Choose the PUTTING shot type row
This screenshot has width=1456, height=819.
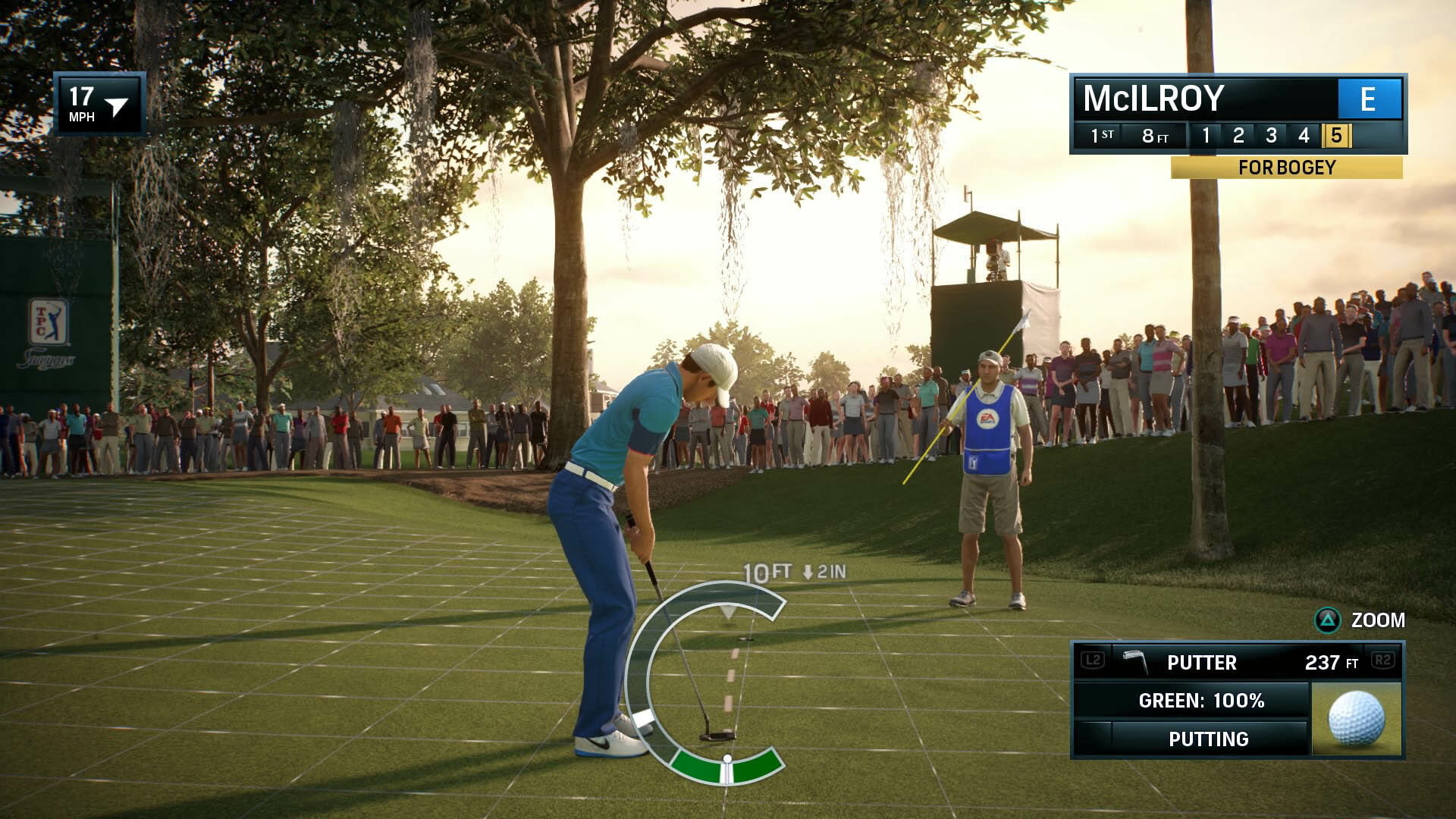1208,739
